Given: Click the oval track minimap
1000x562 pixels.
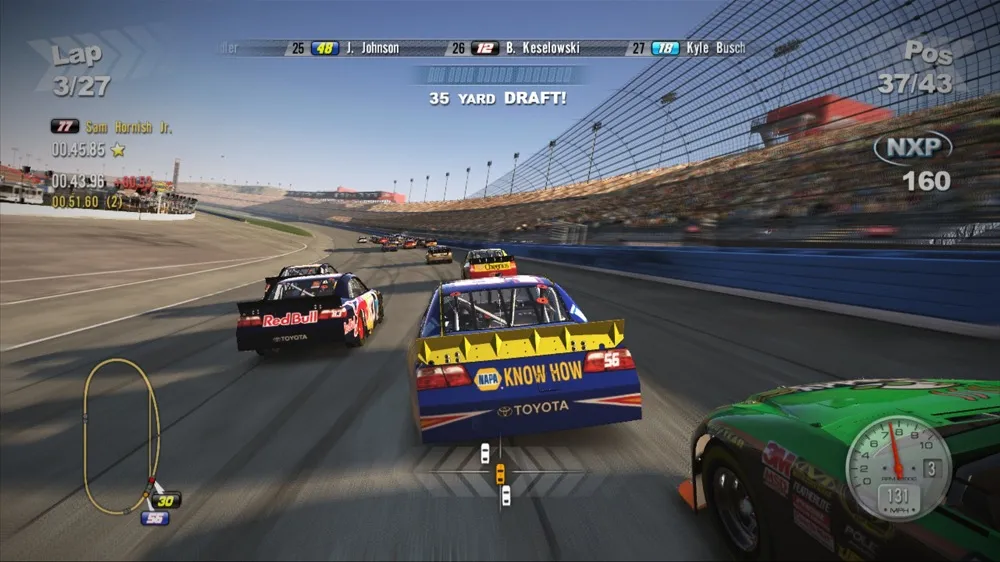Looking at the screenshot, I should (x=121, y=436).
